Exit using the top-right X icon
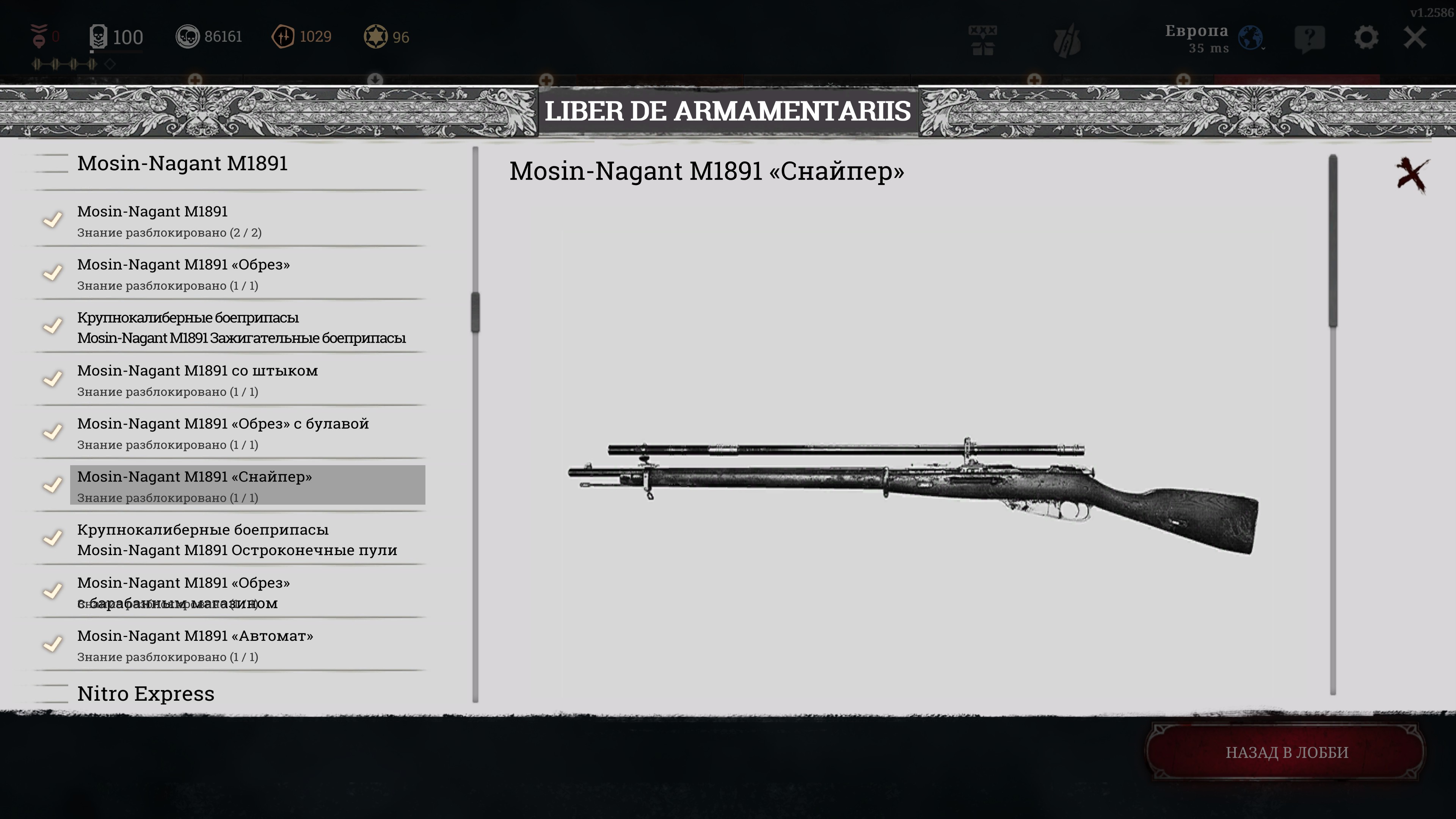 1415,38
